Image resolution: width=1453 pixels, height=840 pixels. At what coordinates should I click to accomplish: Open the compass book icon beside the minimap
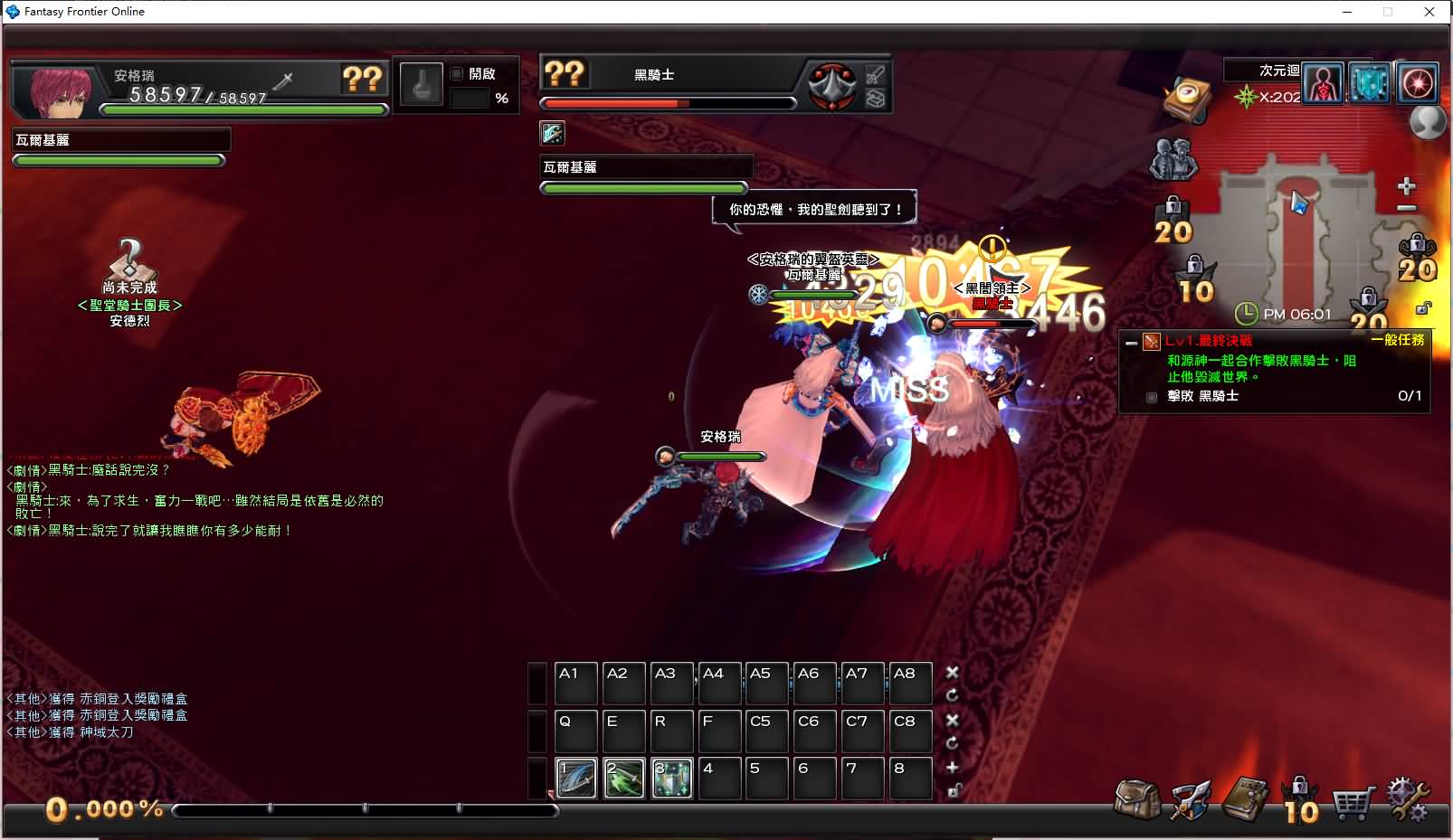(1187, 98)
